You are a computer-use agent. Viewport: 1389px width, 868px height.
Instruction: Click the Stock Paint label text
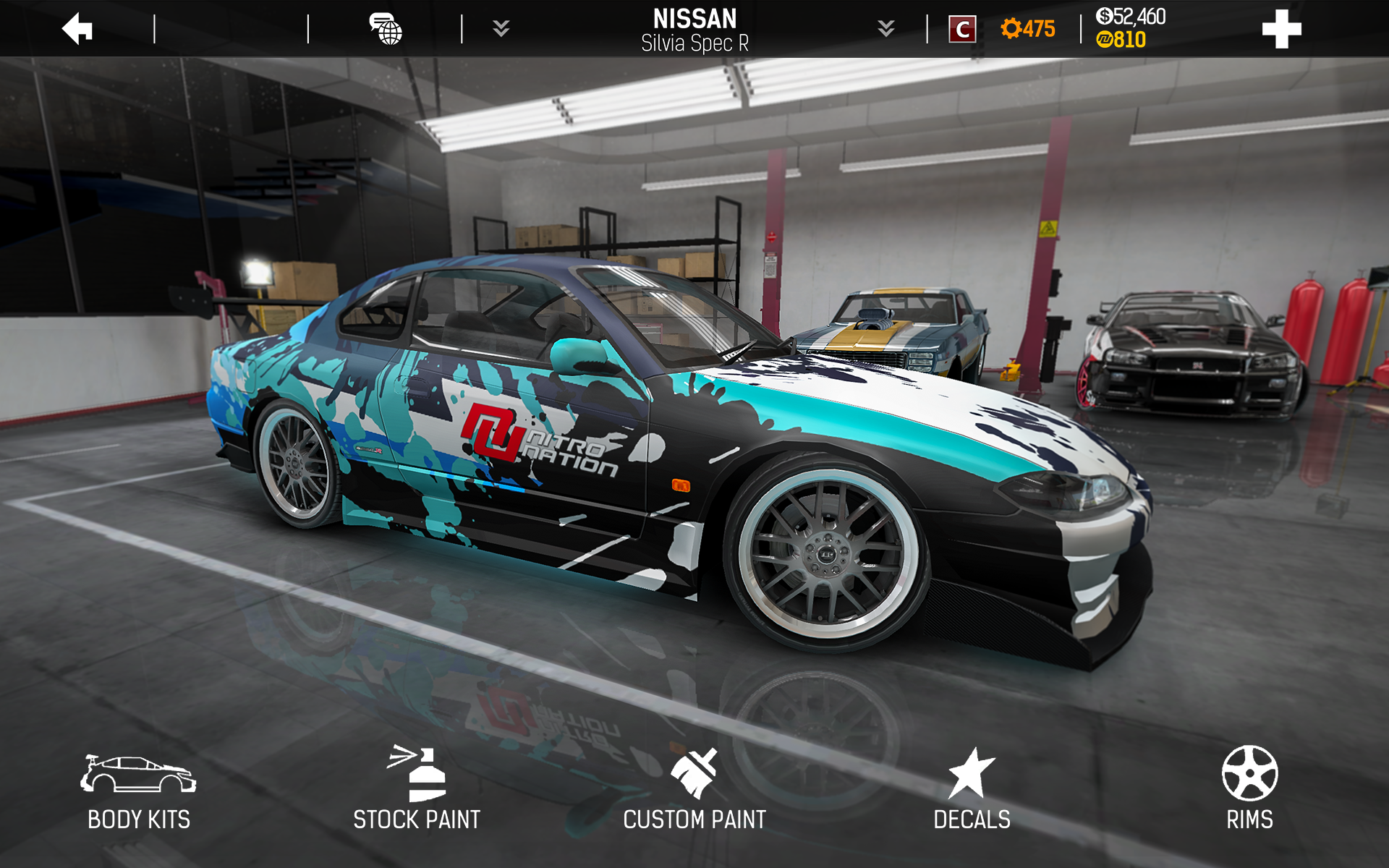[x=416, y=818]
